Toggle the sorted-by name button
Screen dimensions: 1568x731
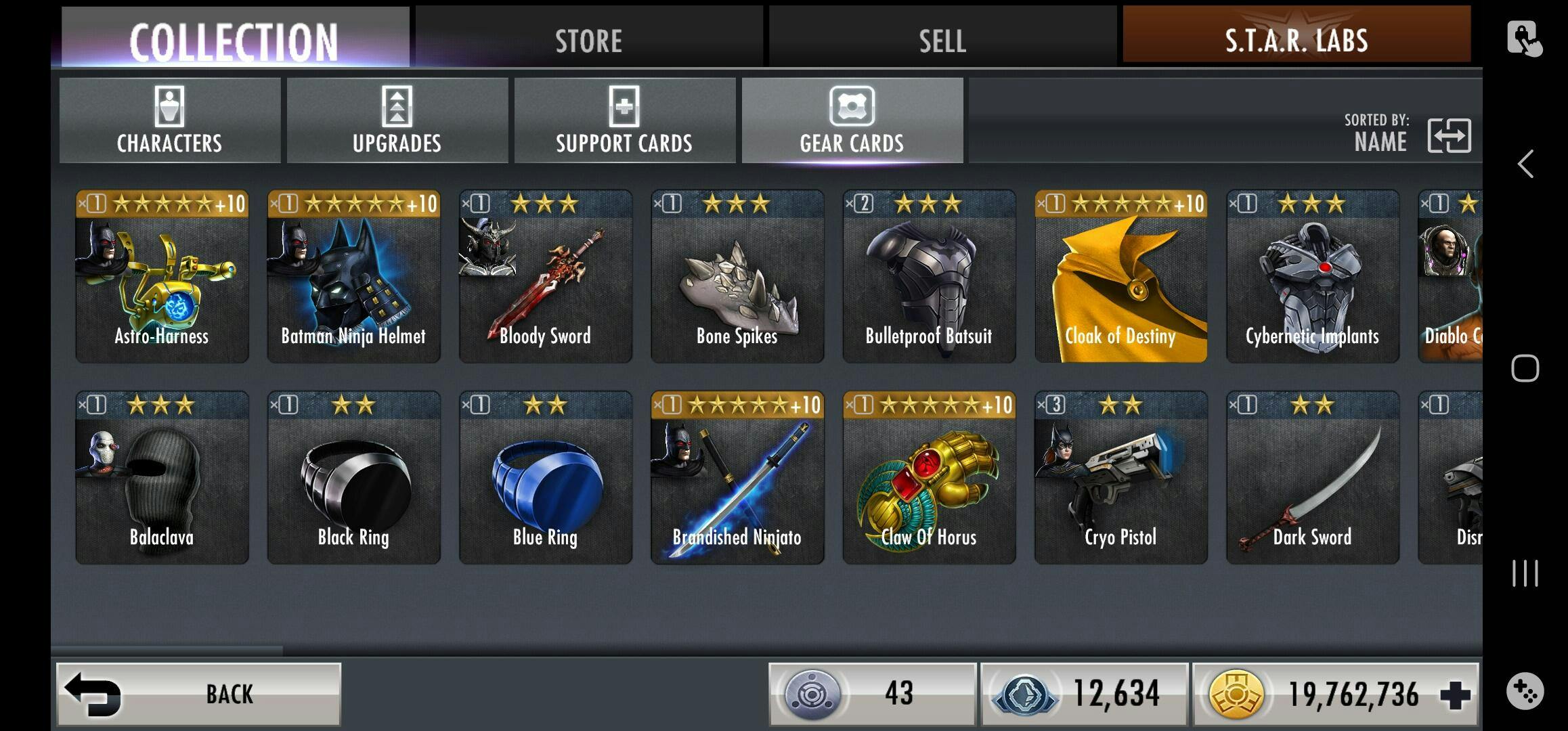click(1448, 135)
